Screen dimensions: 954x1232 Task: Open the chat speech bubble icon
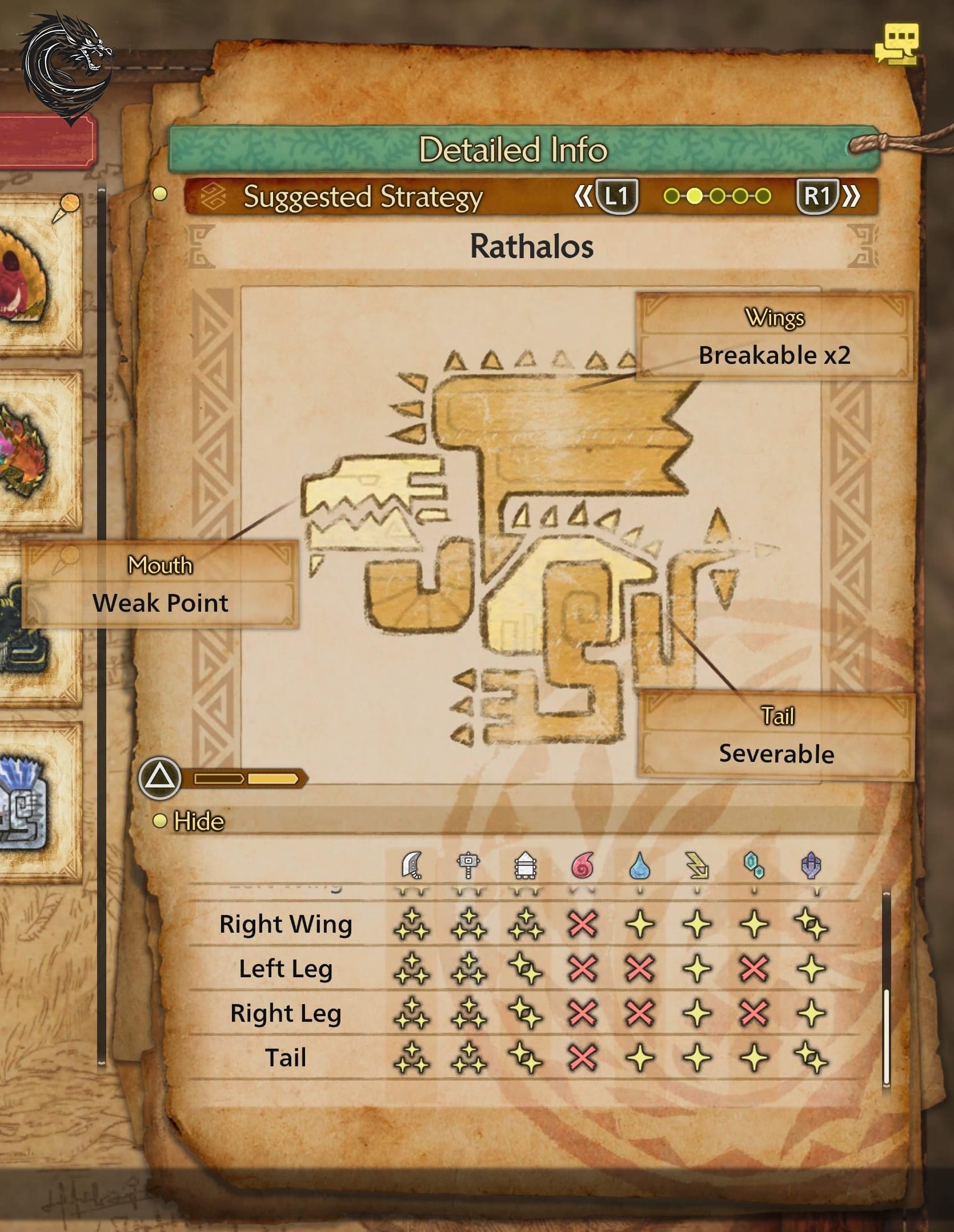(896, 43)
